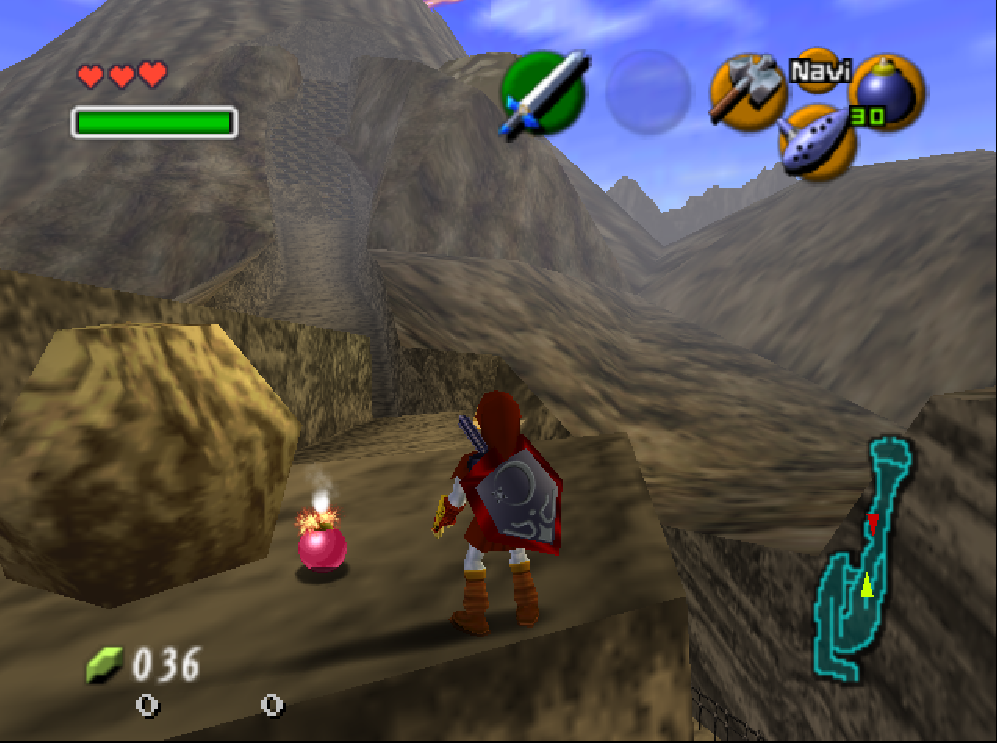Use the Megaton Hammer item icon

[x=749, y=89]
